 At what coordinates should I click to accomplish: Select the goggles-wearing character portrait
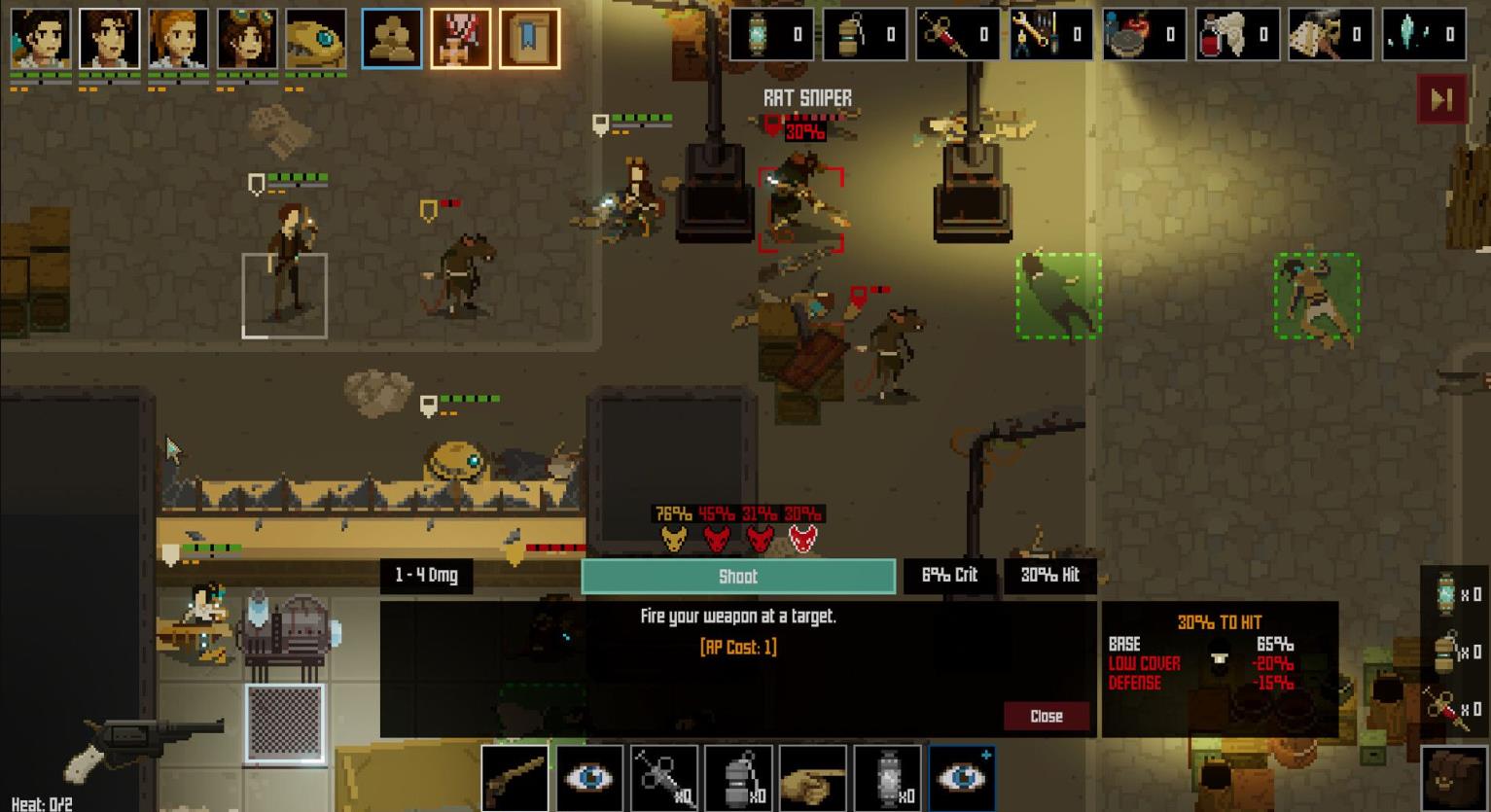(x=247, y=39)
